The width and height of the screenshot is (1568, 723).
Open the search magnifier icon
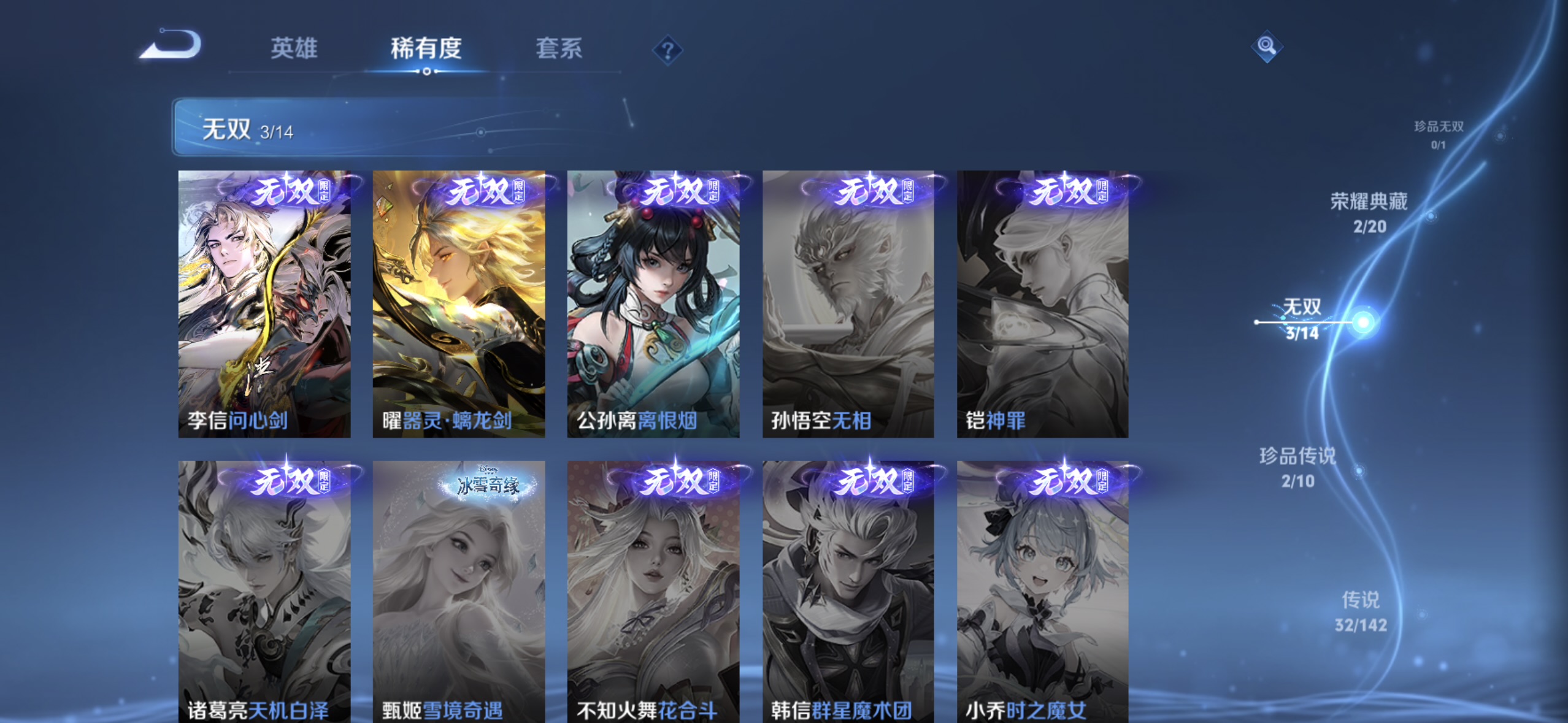(x=1267, y=46)
